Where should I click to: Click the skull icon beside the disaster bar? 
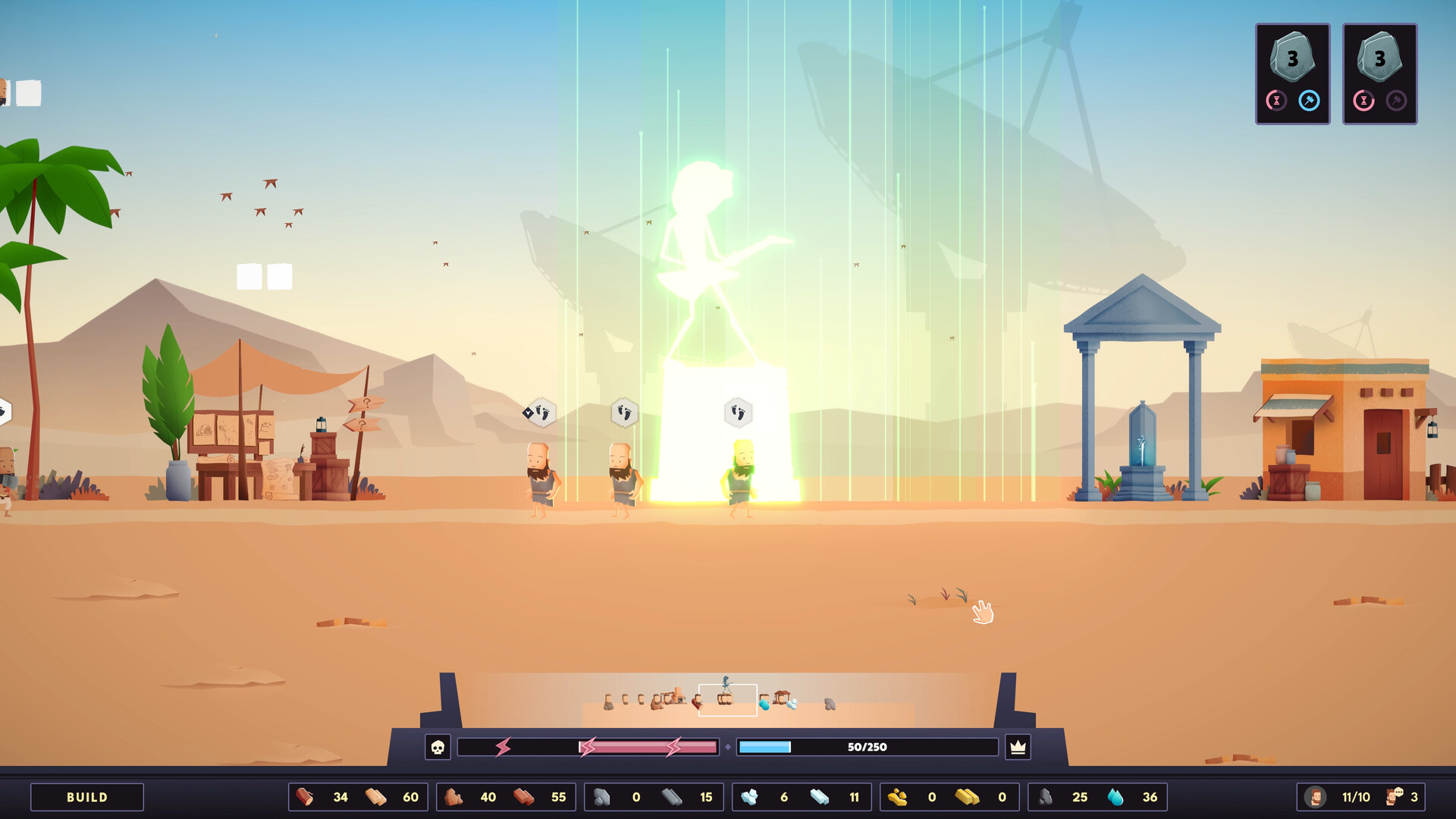click(x=440, y=747)
